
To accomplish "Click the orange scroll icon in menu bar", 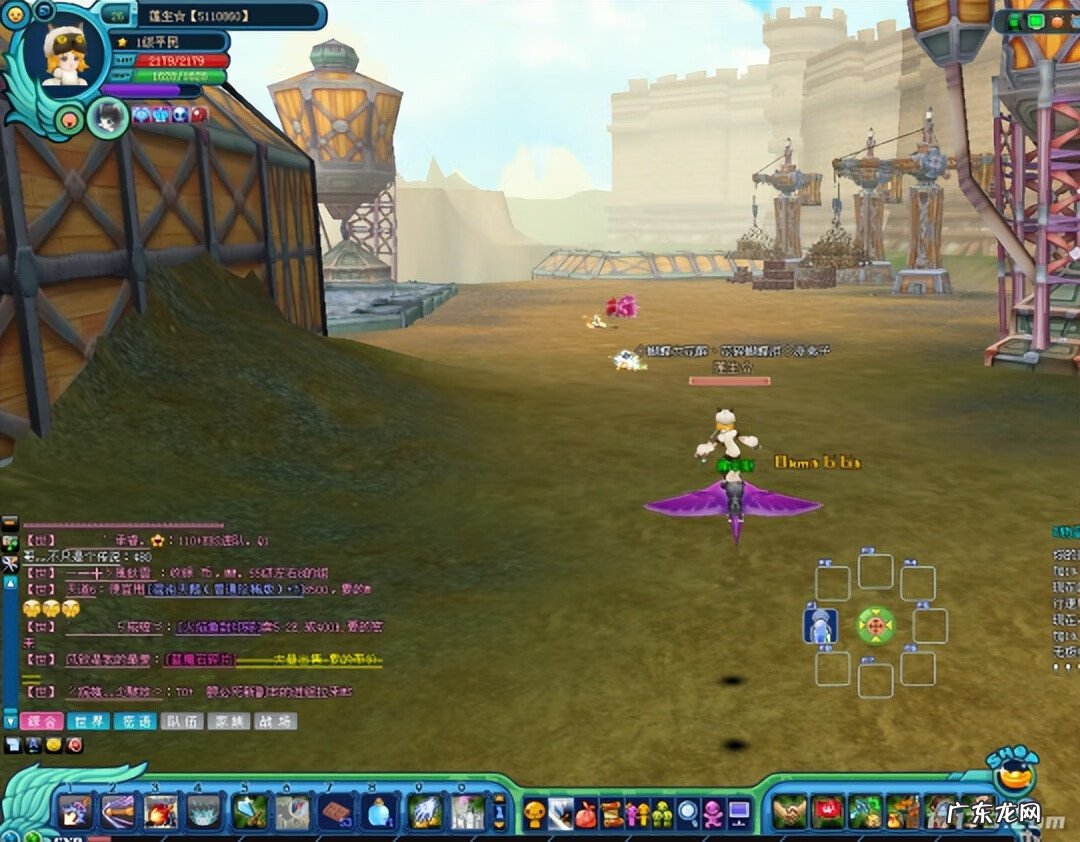I will coord(612,813).
